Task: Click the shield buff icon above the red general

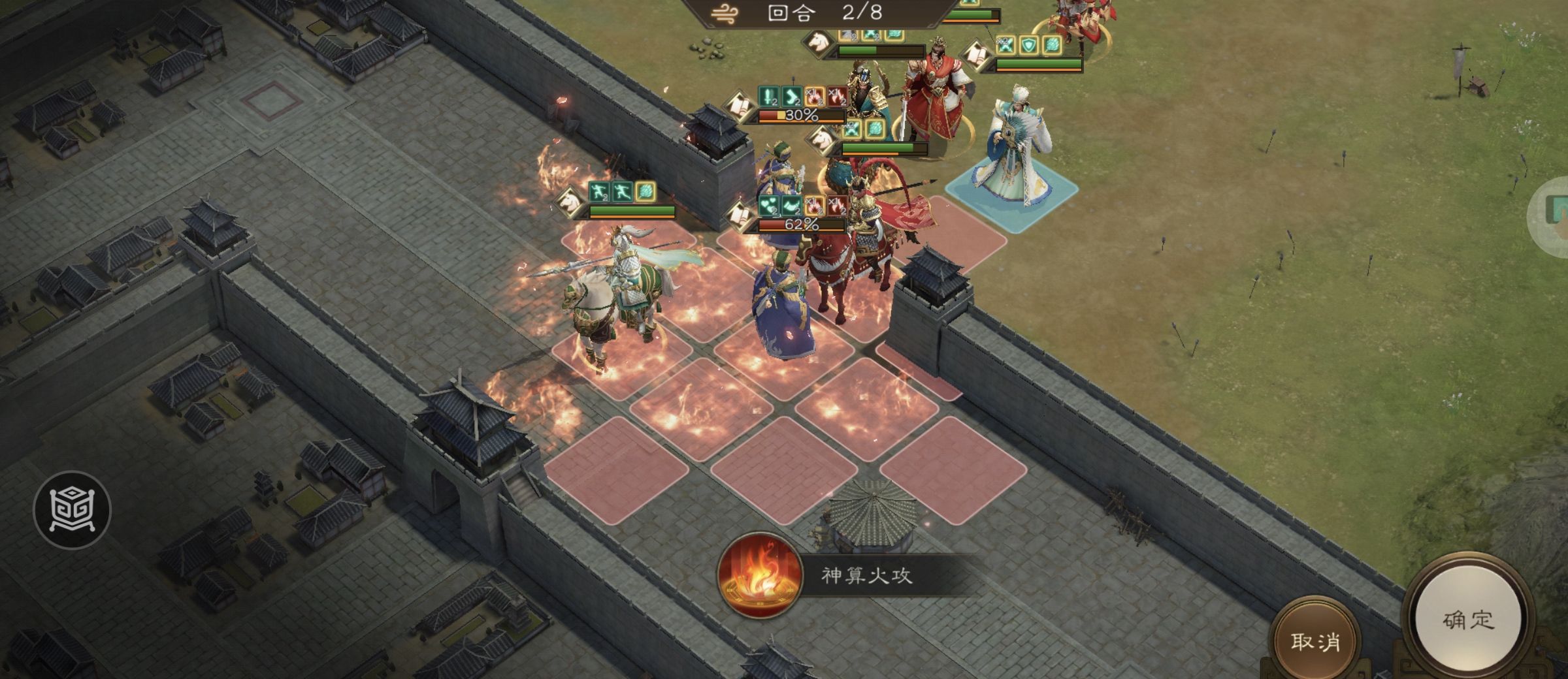Action: coord(1028,44)
